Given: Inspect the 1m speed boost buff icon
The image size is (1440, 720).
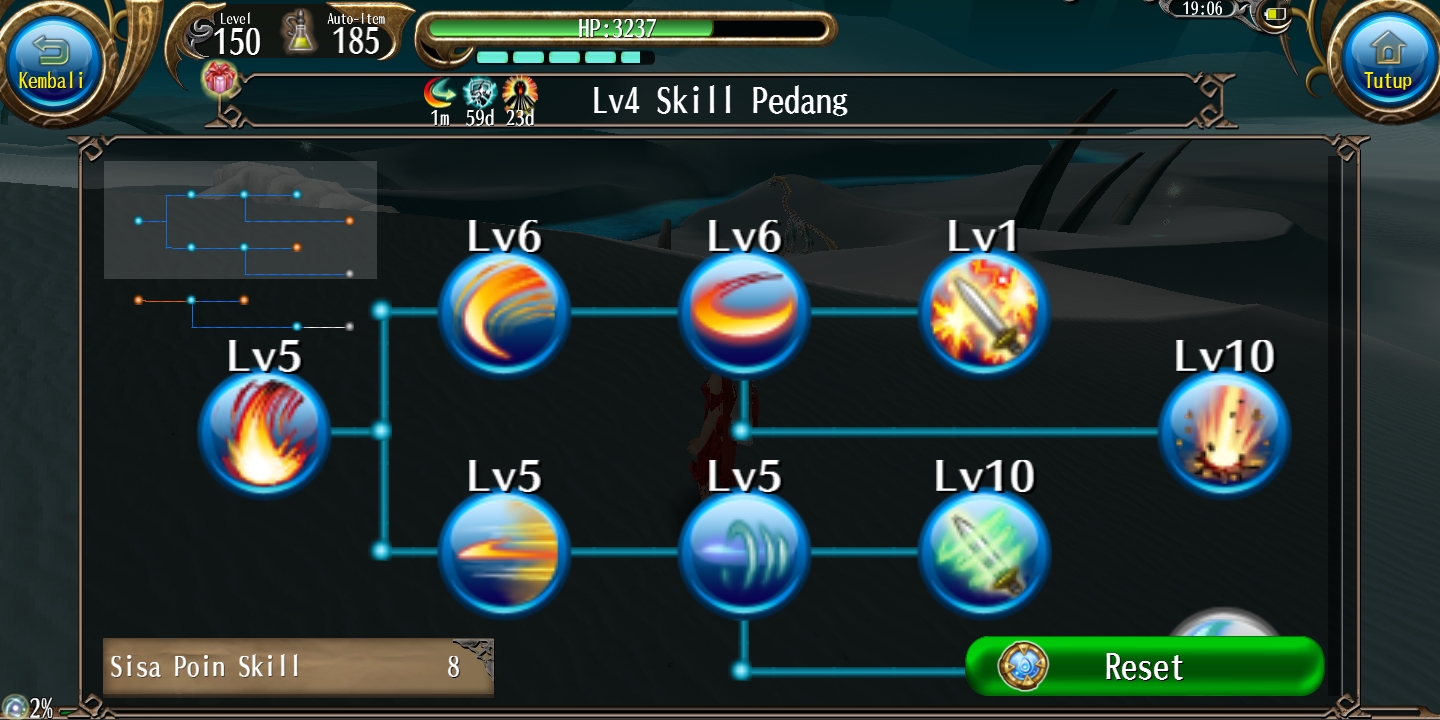Looking at the screenshot, I should [439, 94].
